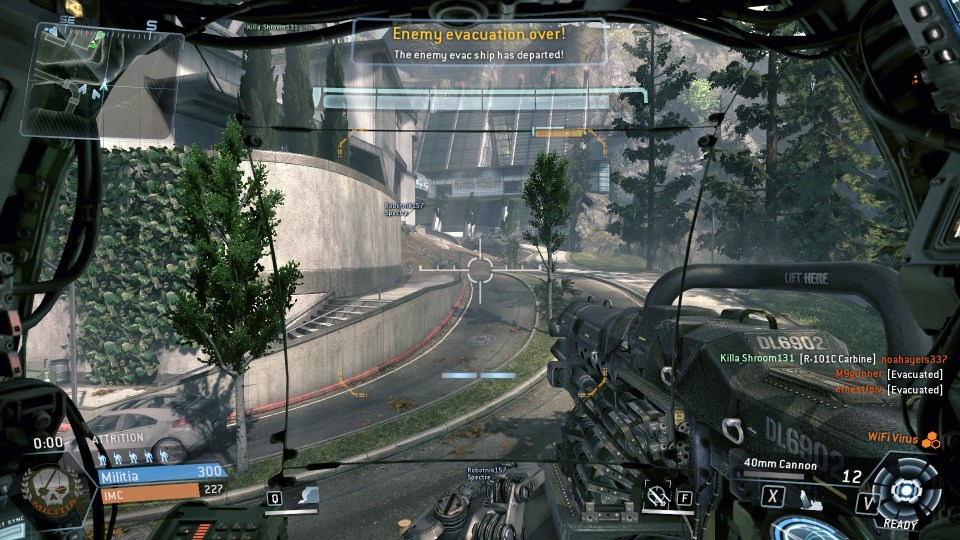
Task: Click the Militia skull faction emblem
Action: click(x=46, y=489)
